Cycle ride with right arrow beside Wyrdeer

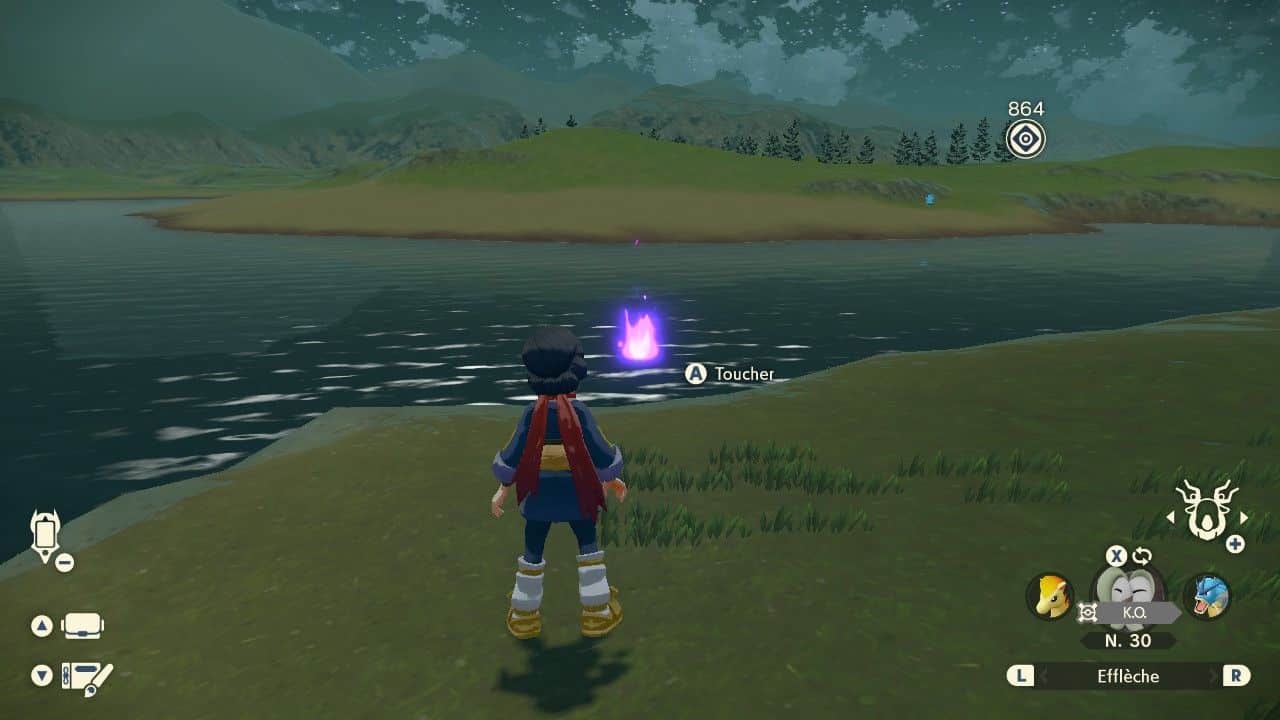coord(1244,518)
